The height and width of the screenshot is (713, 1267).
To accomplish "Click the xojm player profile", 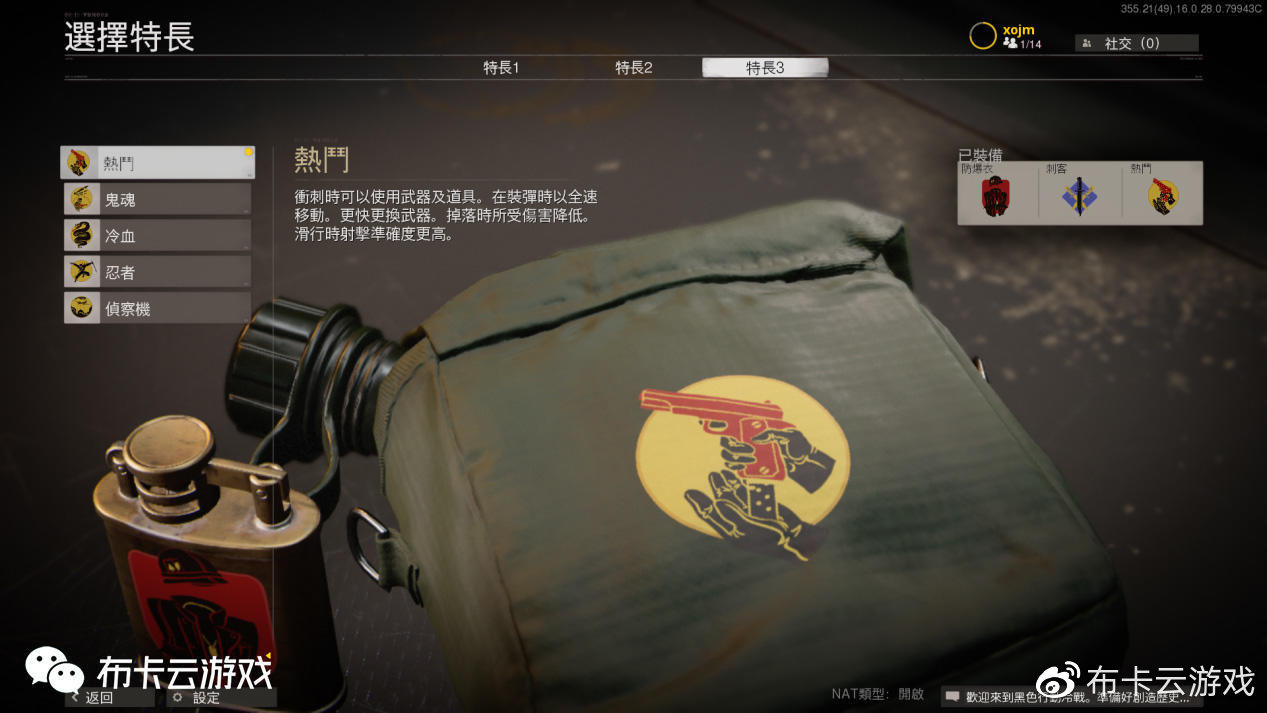I will (1008, 36).
